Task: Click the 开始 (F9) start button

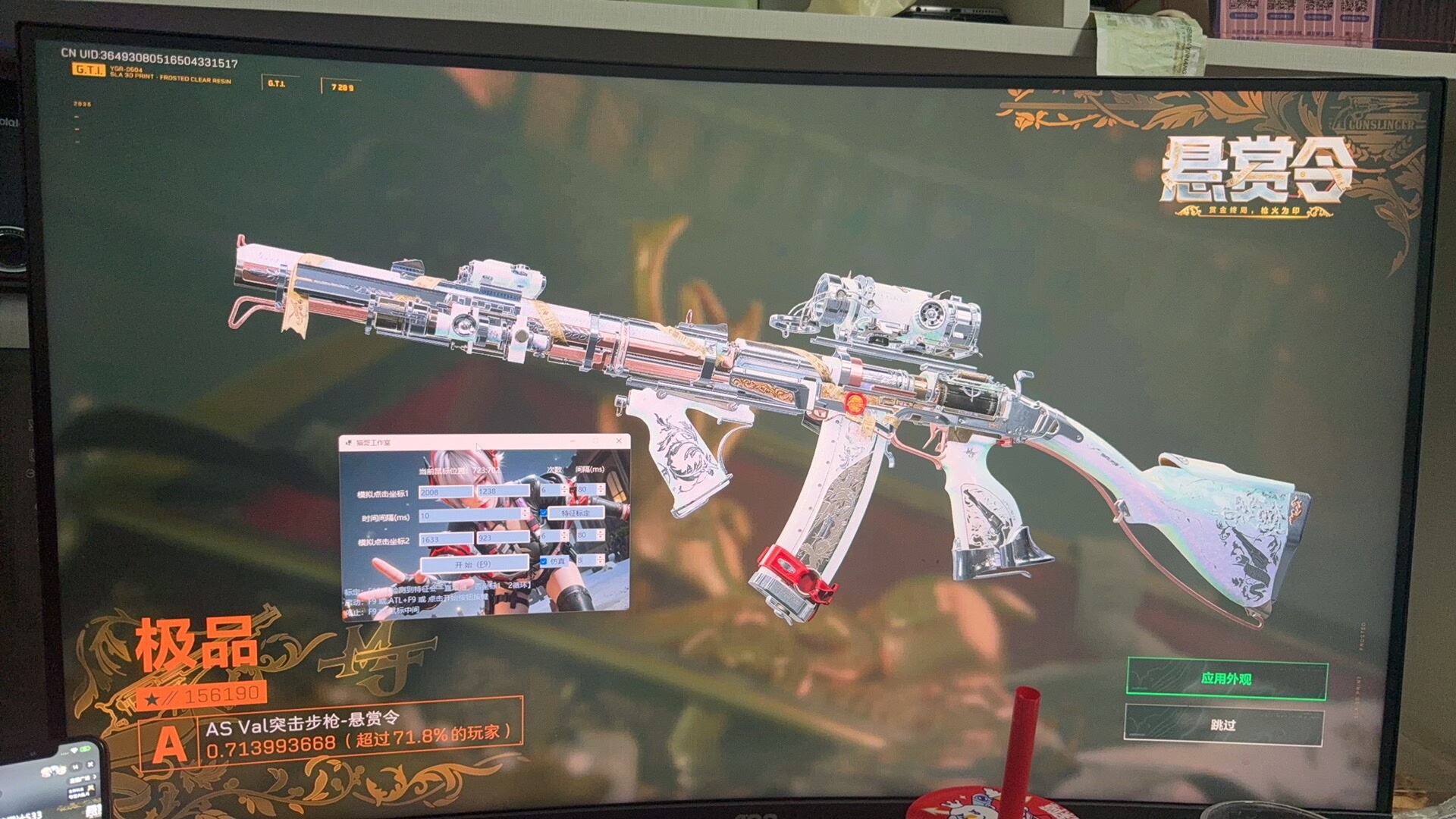Action: [474, 564]
